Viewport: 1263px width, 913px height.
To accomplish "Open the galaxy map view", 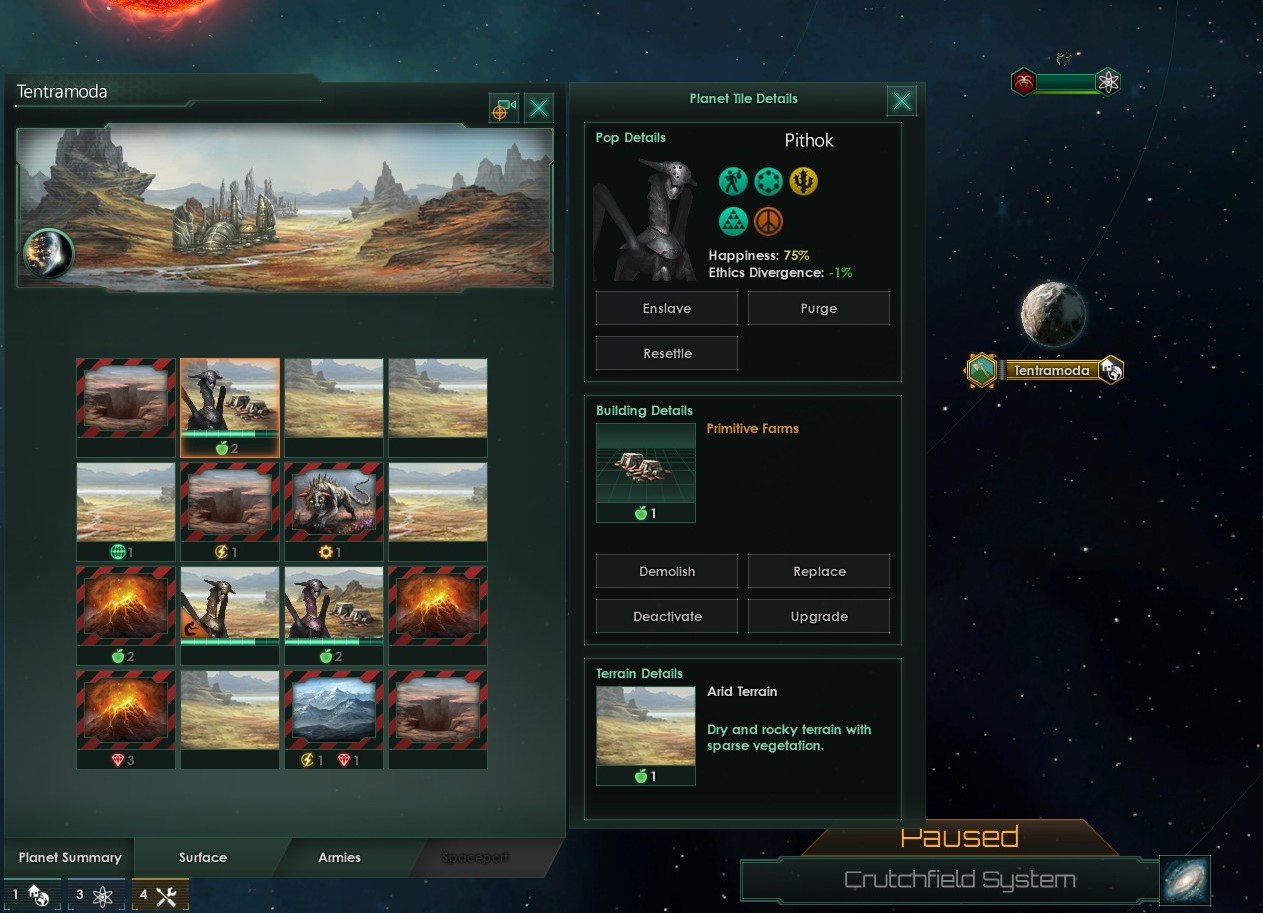I will coord(1185,880).
